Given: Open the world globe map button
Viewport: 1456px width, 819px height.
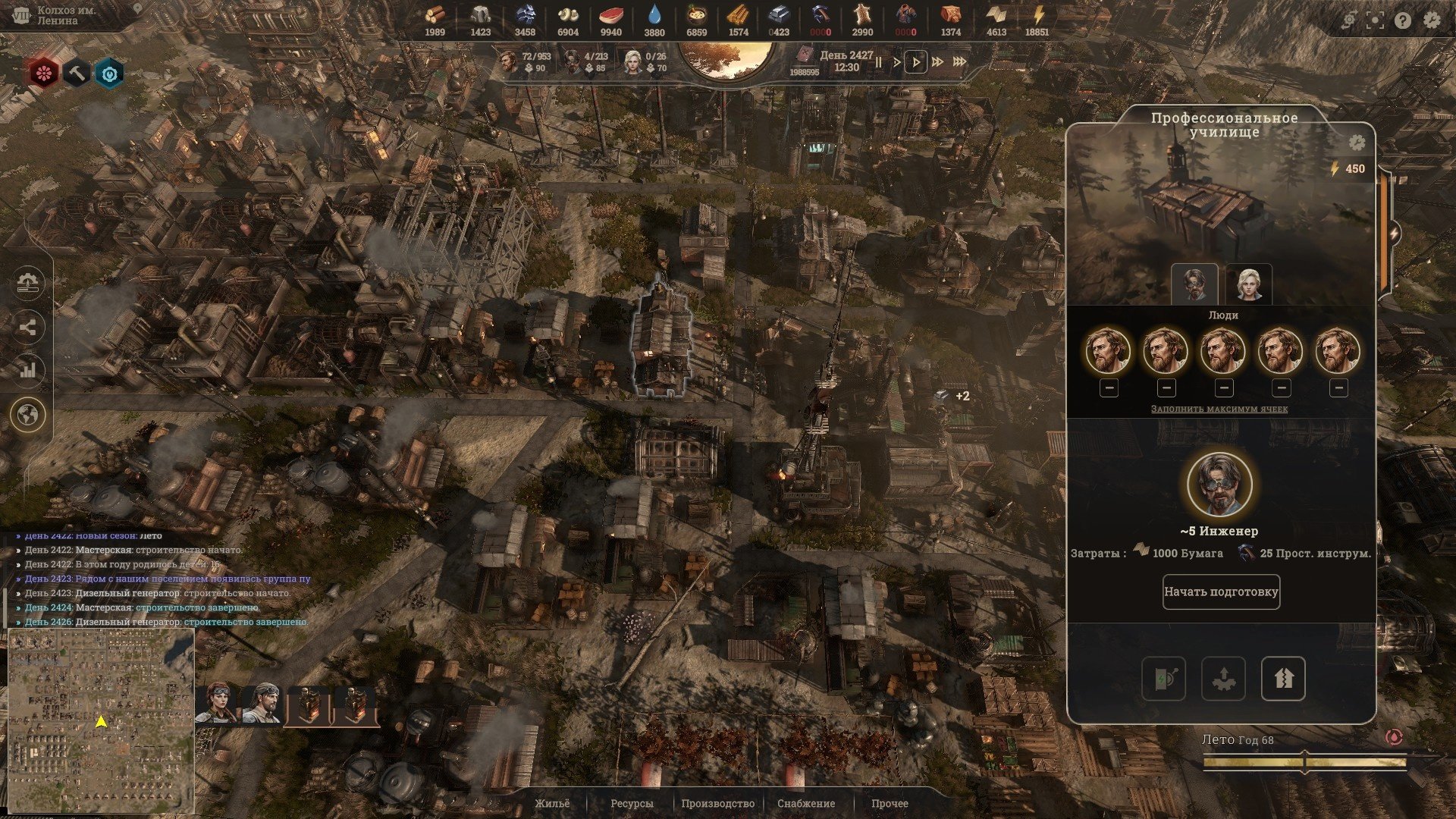Looking at the screenshot, I should (29, 415).
